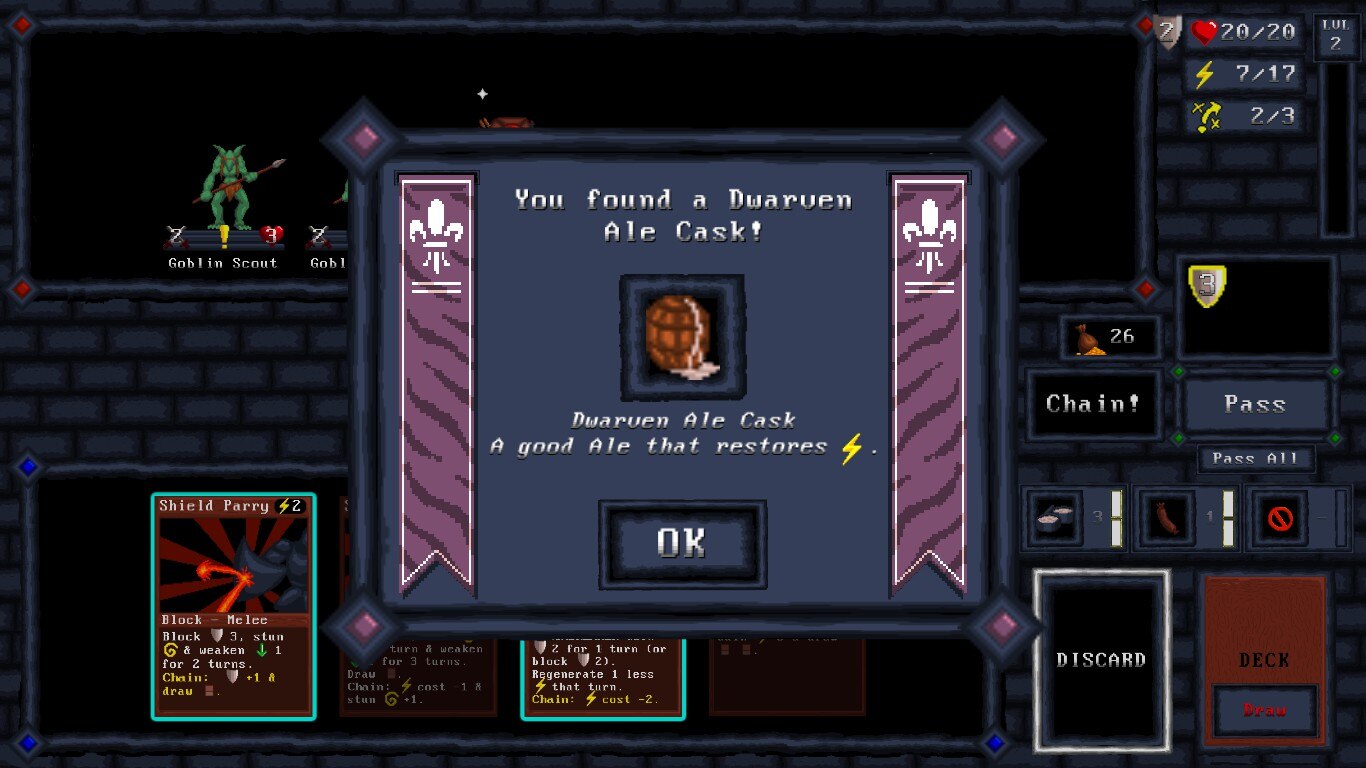Open the Discard pile
The image size is (1366, 768).
point(1101,659)
